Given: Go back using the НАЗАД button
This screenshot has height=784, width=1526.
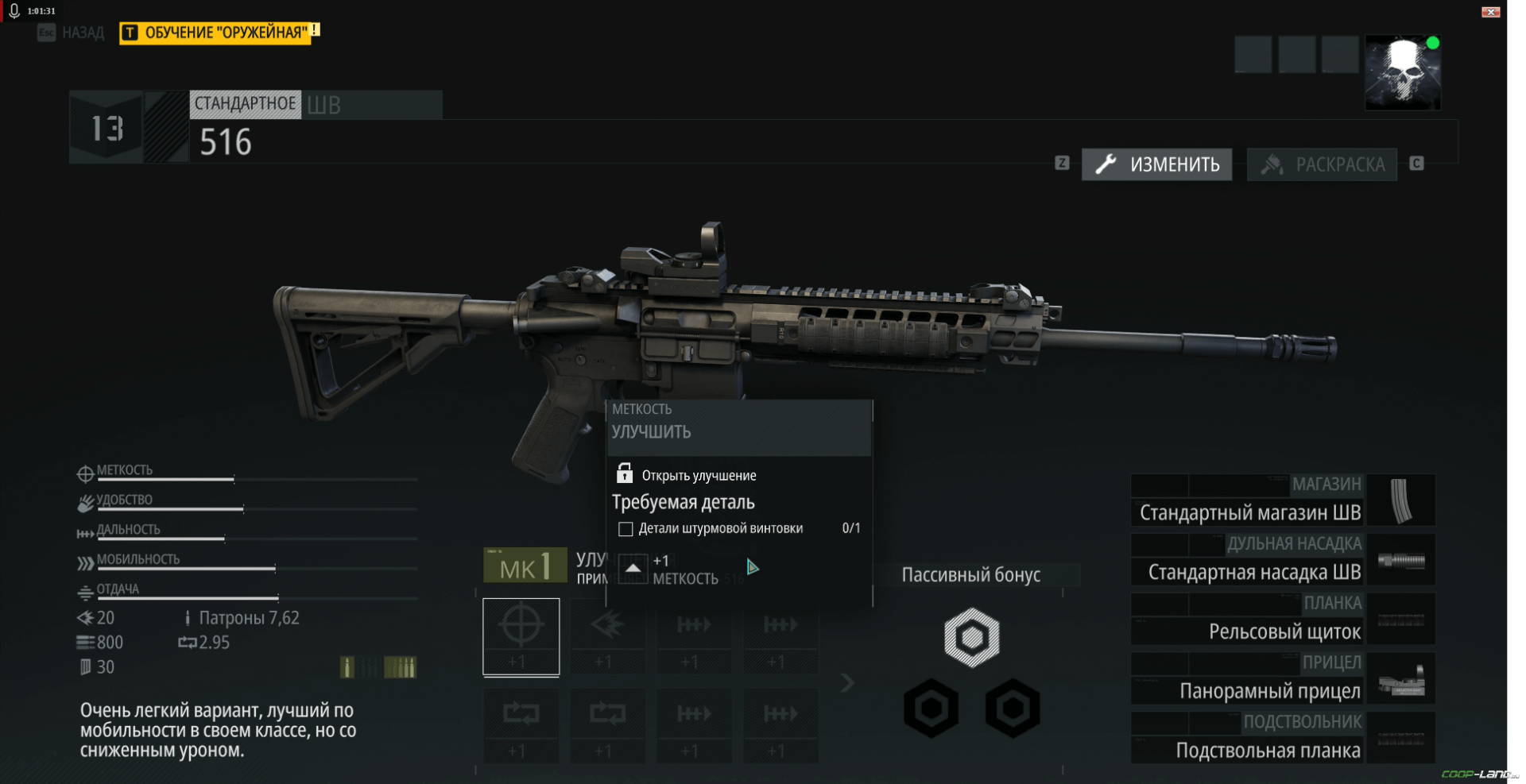Looking at the screenshot, I should pos(72,33).
